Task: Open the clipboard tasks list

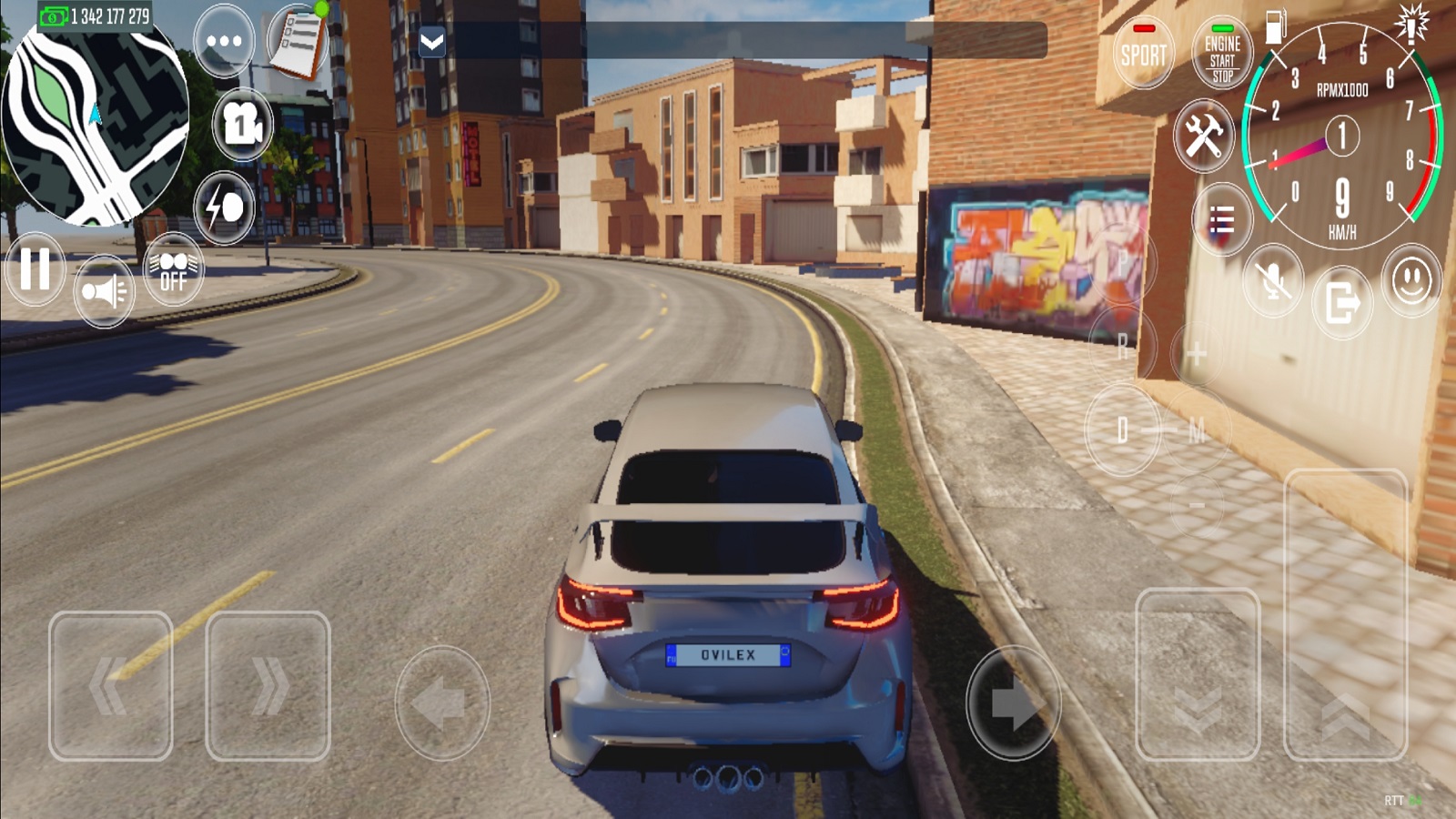Action: pos(298,41)
